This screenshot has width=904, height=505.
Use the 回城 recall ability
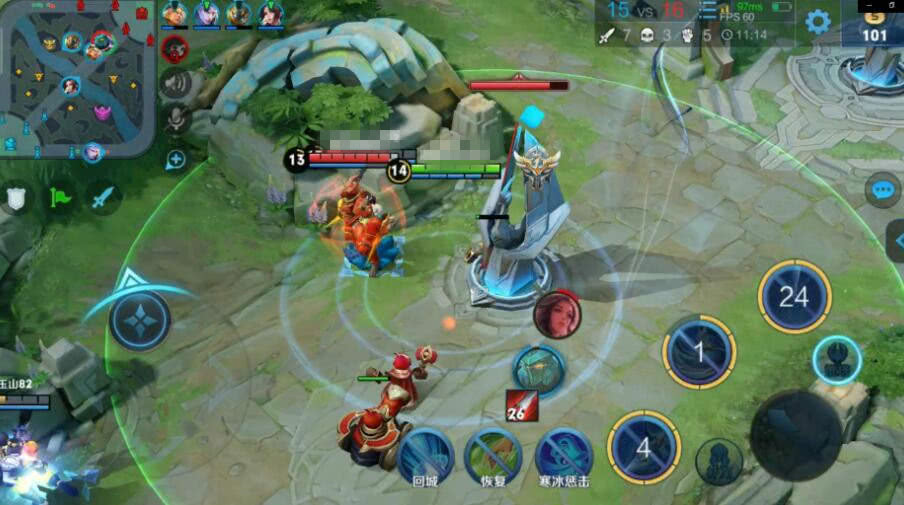click(425, 455)
